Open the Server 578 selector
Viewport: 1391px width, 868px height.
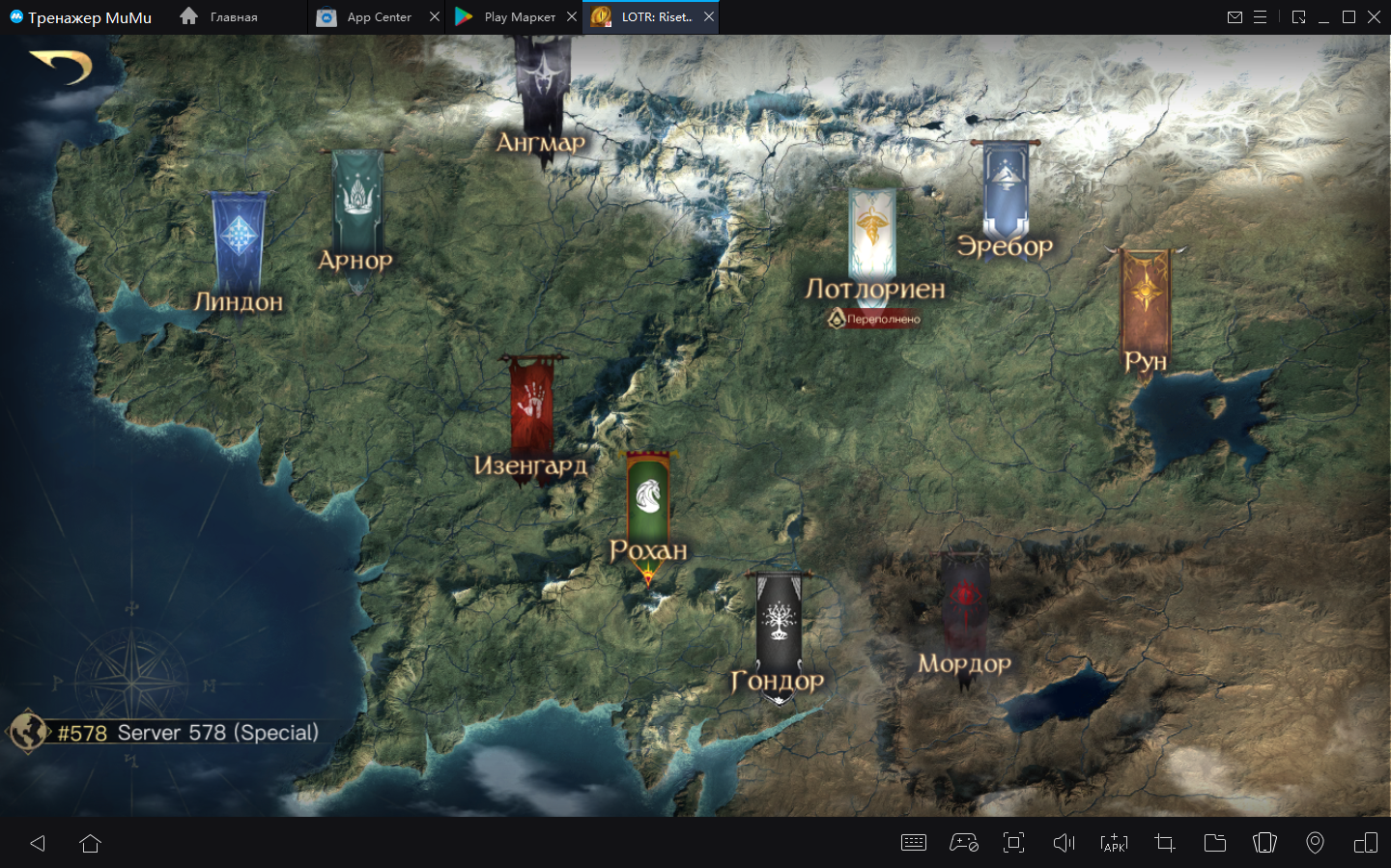(x=164, y=732)
